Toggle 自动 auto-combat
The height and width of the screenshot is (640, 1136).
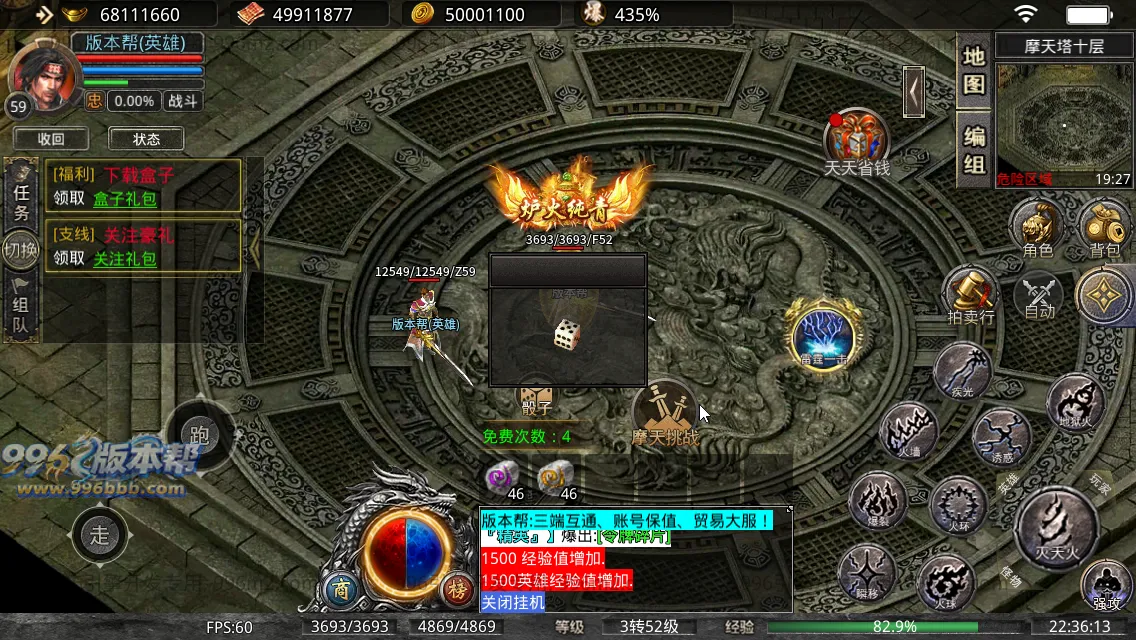pos(1040,296)
